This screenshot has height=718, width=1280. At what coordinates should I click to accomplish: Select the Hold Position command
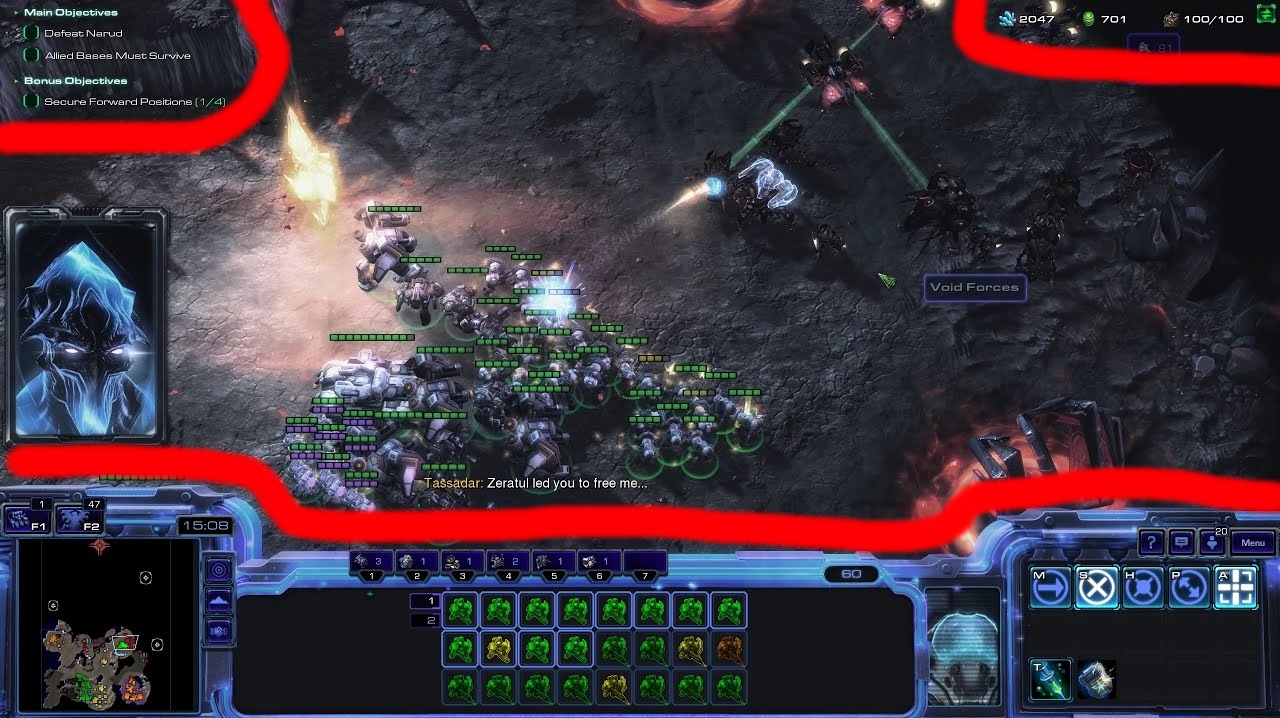(1142, 588)
